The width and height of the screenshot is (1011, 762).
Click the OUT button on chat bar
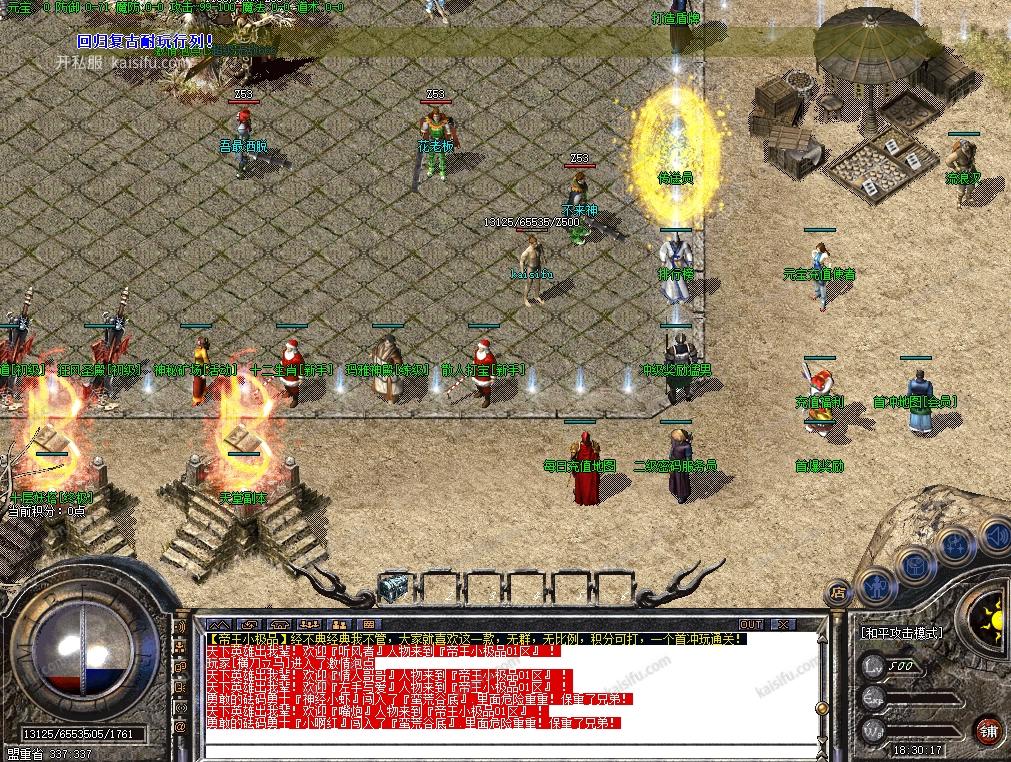tap(750, 624)
